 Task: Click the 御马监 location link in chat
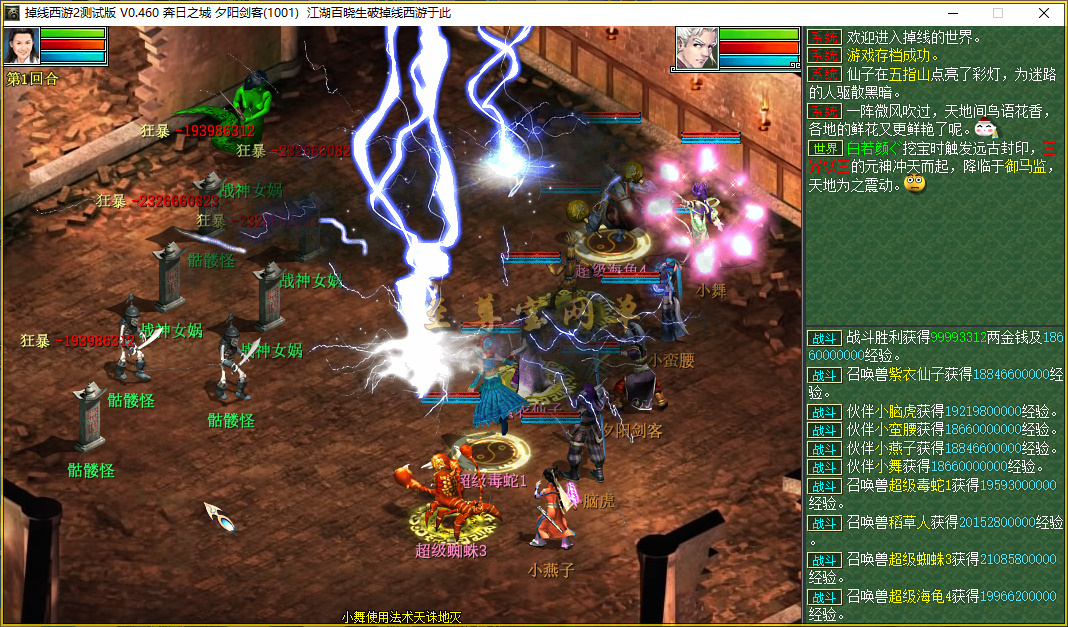1024,167
